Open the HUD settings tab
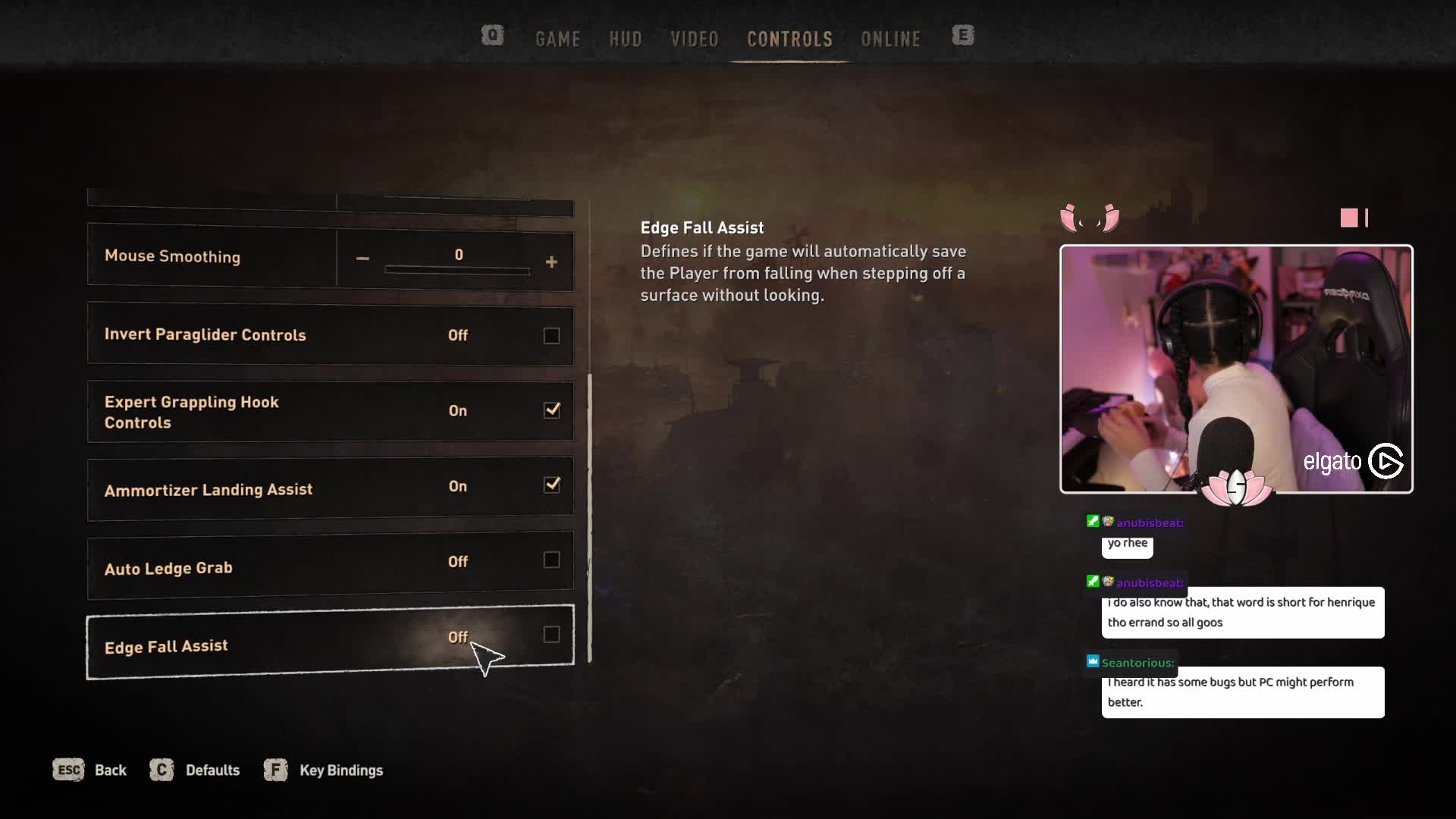Screen dimensions: 1456x819 (x=625, y=39)
